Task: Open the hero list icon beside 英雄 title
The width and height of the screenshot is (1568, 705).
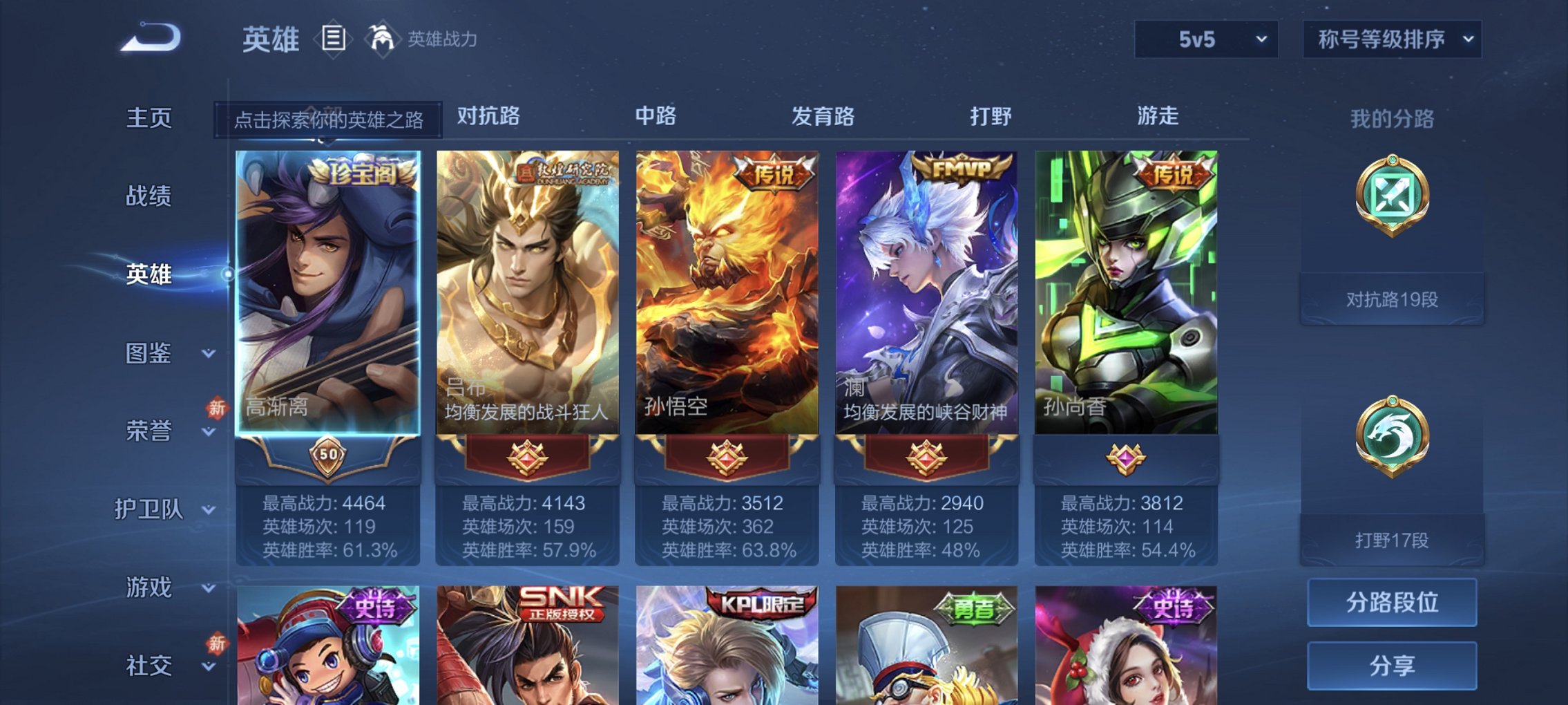Action: click(x=334, y=39)
